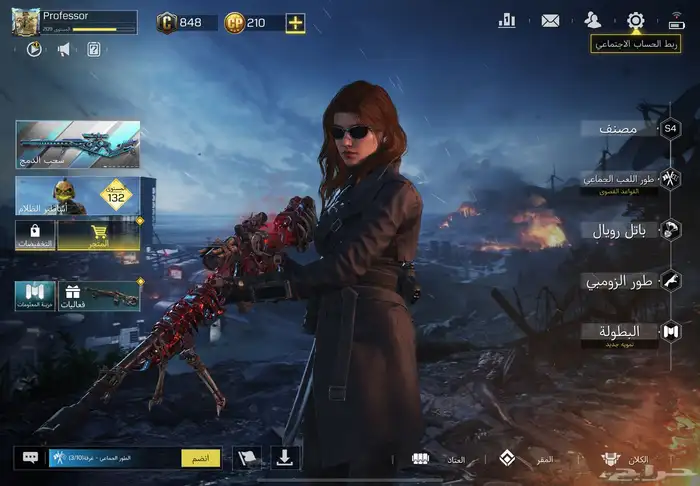Enter the طور الزومبي zombies mode
700x486 pixels.
(620, 282)
